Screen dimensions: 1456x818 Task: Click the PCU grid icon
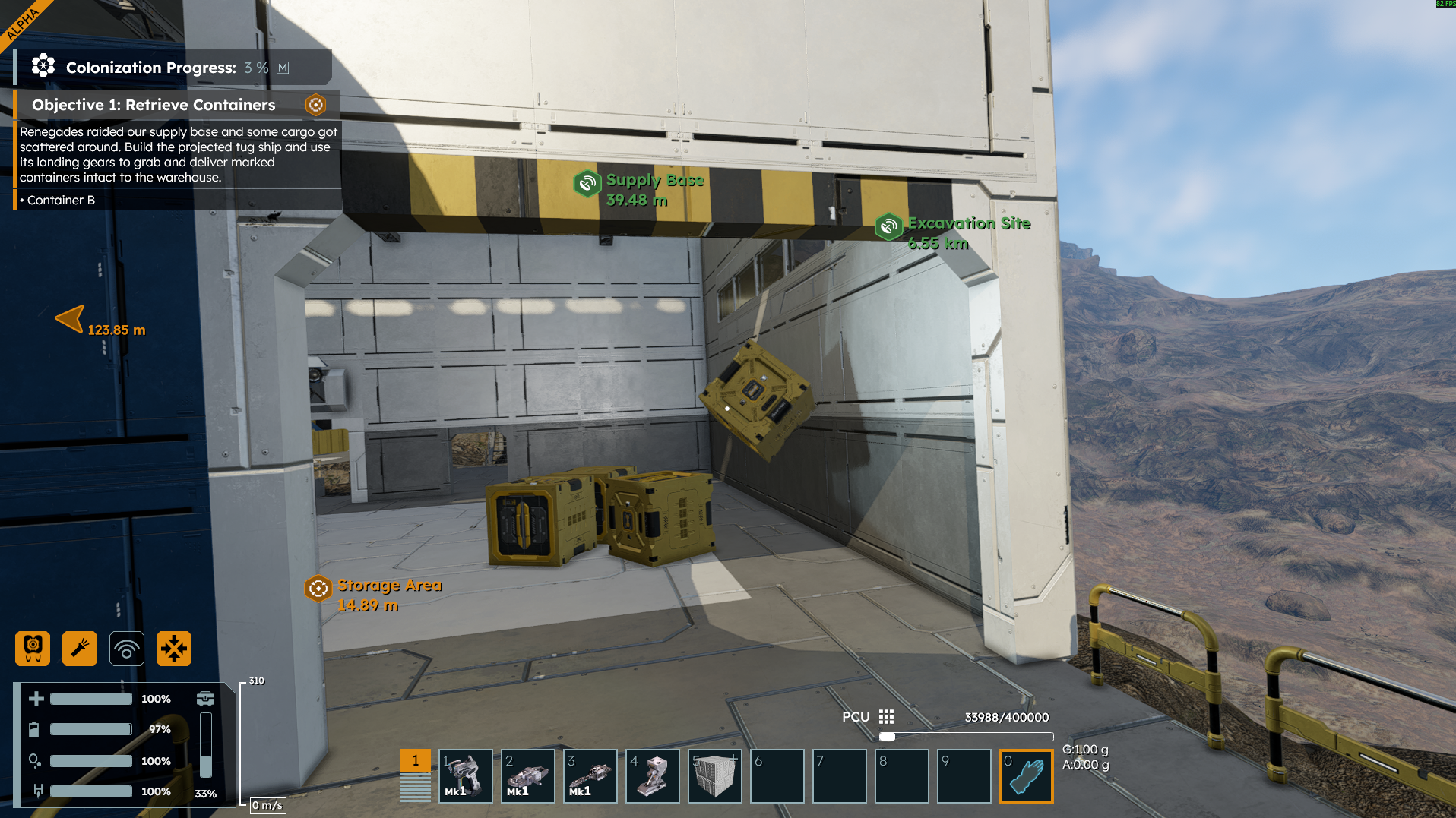point(886,717)
